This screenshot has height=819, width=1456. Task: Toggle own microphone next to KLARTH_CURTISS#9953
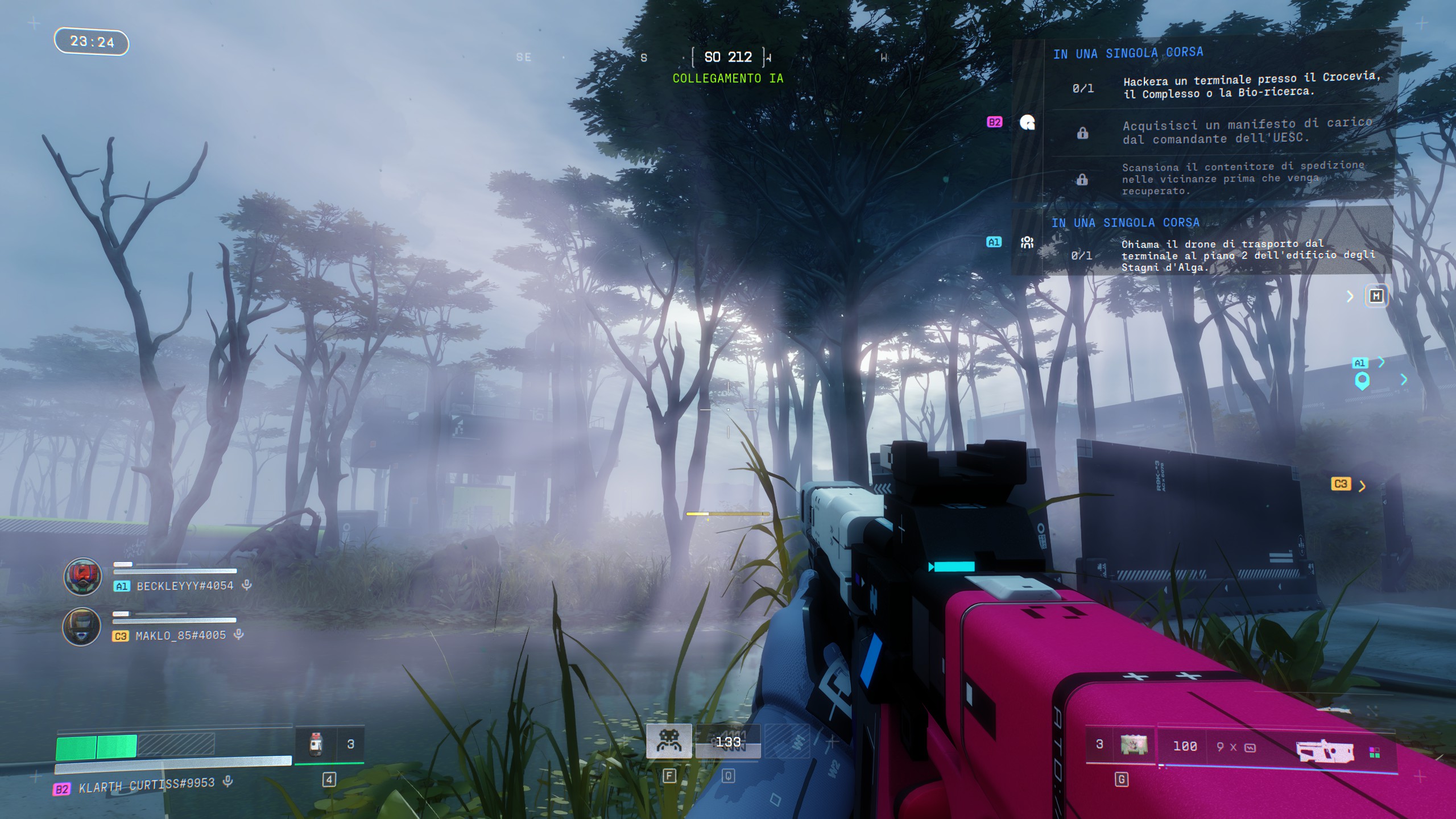(x=227, y=781)
